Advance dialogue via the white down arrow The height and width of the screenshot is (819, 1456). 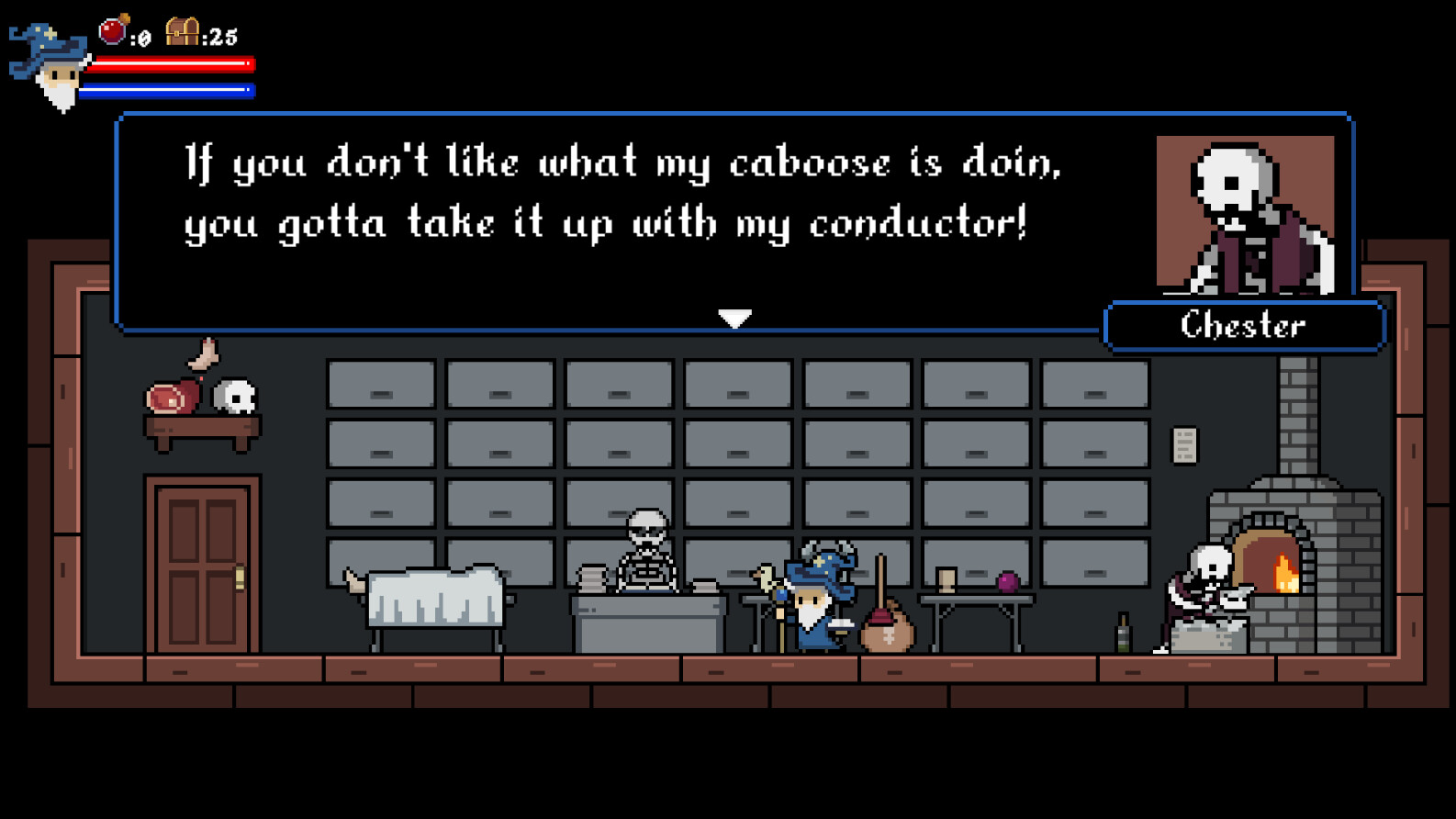[734, 318]
